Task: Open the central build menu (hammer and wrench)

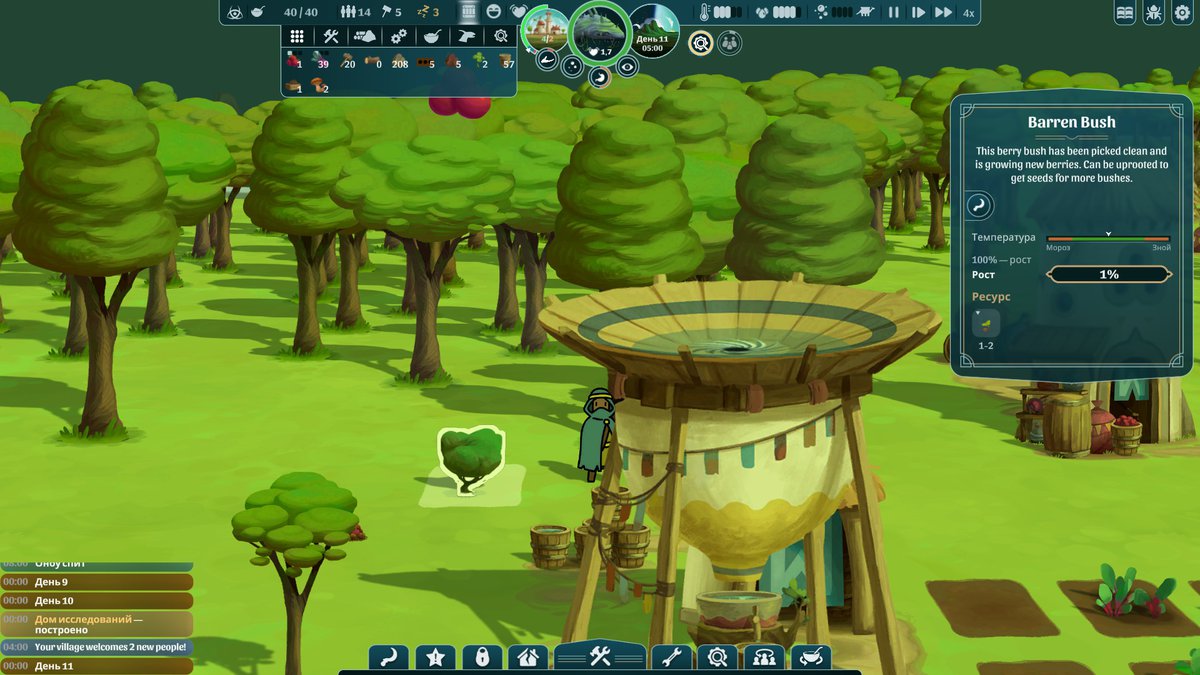Action: [600, 657]
